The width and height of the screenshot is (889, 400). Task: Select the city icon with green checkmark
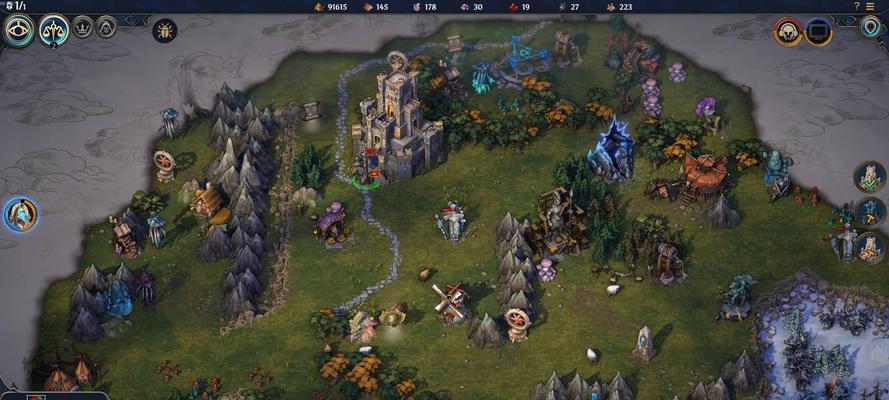pos(870,178)
